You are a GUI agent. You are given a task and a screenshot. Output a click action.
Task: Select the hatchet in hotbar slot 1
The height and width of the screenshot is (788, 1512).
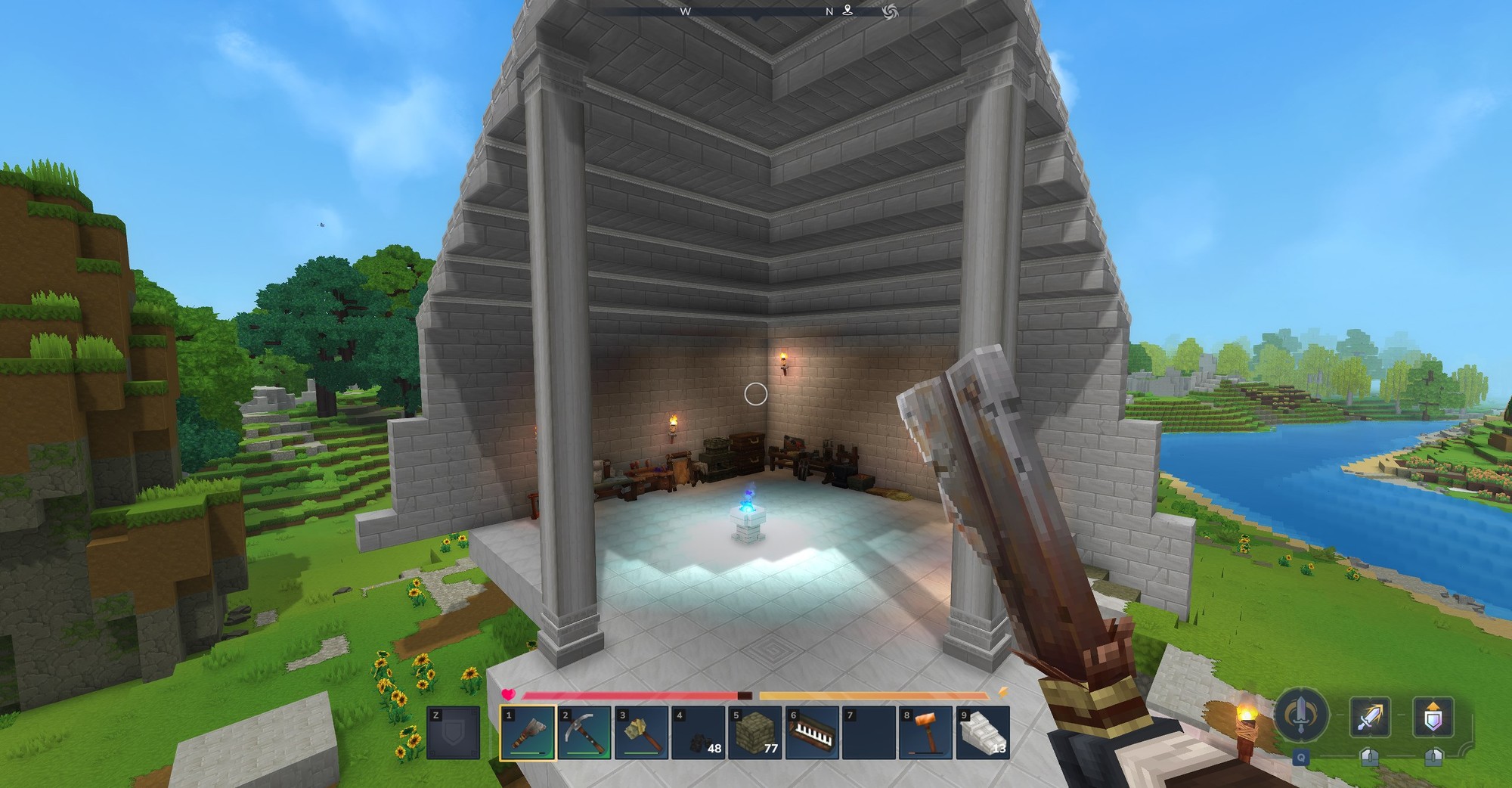[527, 733]
